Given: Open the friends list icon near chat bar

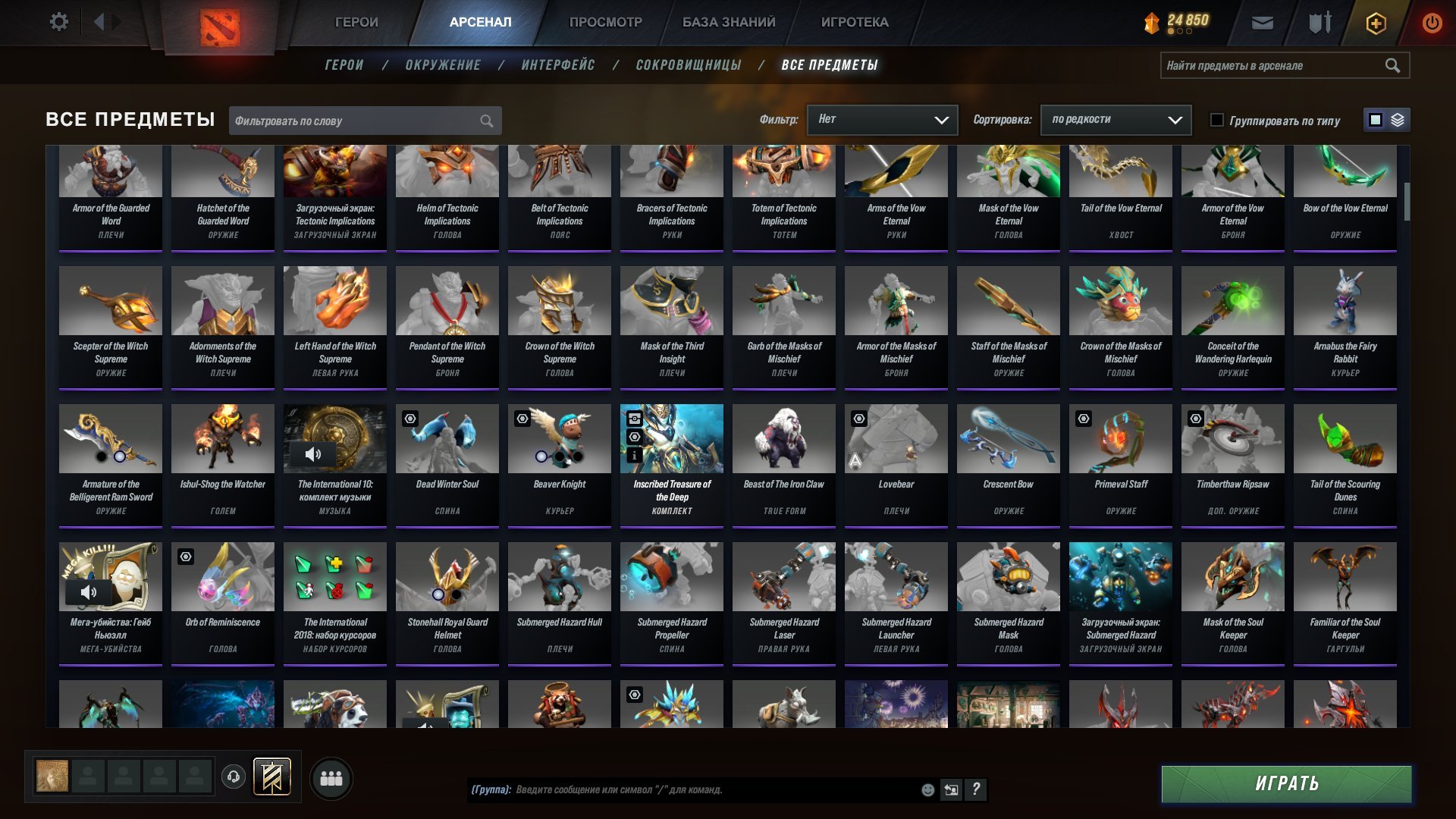Looking at the screenshot, I should pyautogui.click(x=331, y=777).
